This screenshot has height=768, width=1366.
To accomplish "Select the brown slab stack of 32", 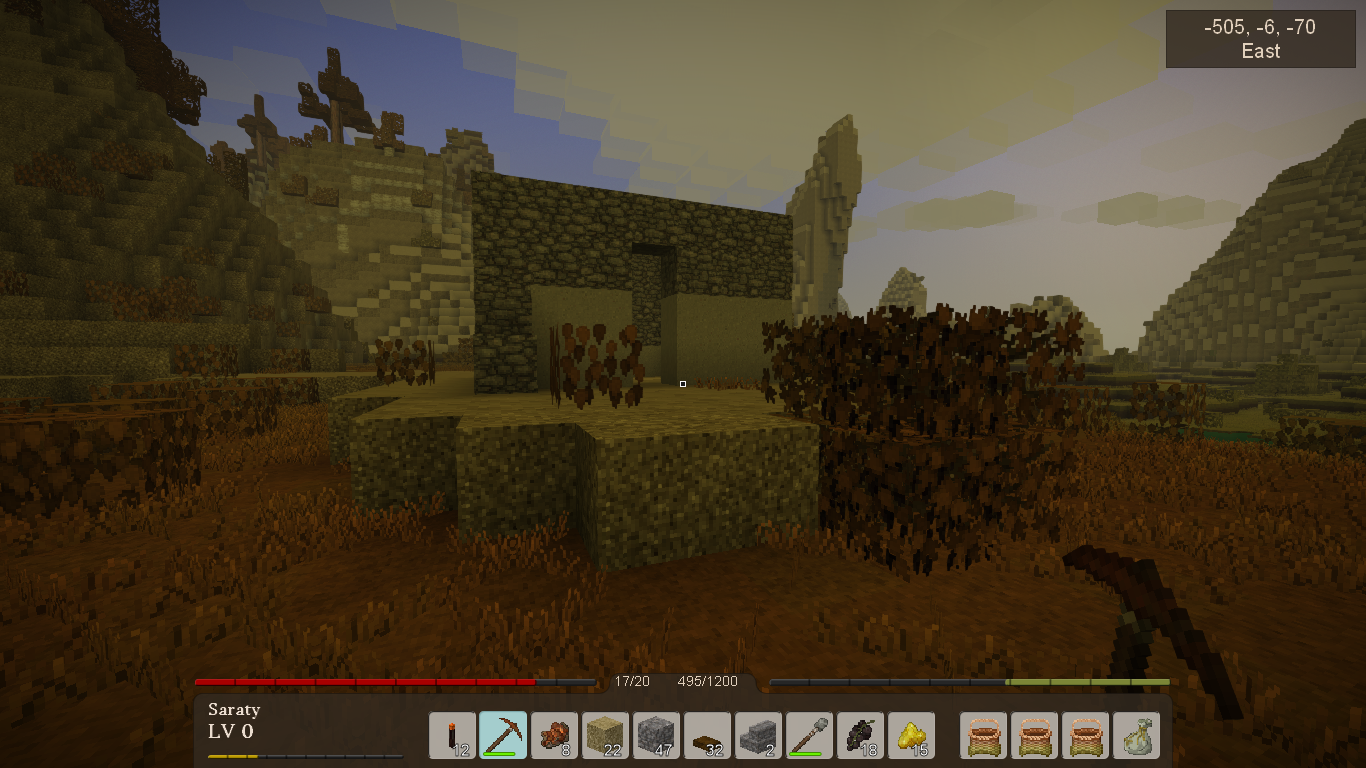I will (x=708, y=736).
